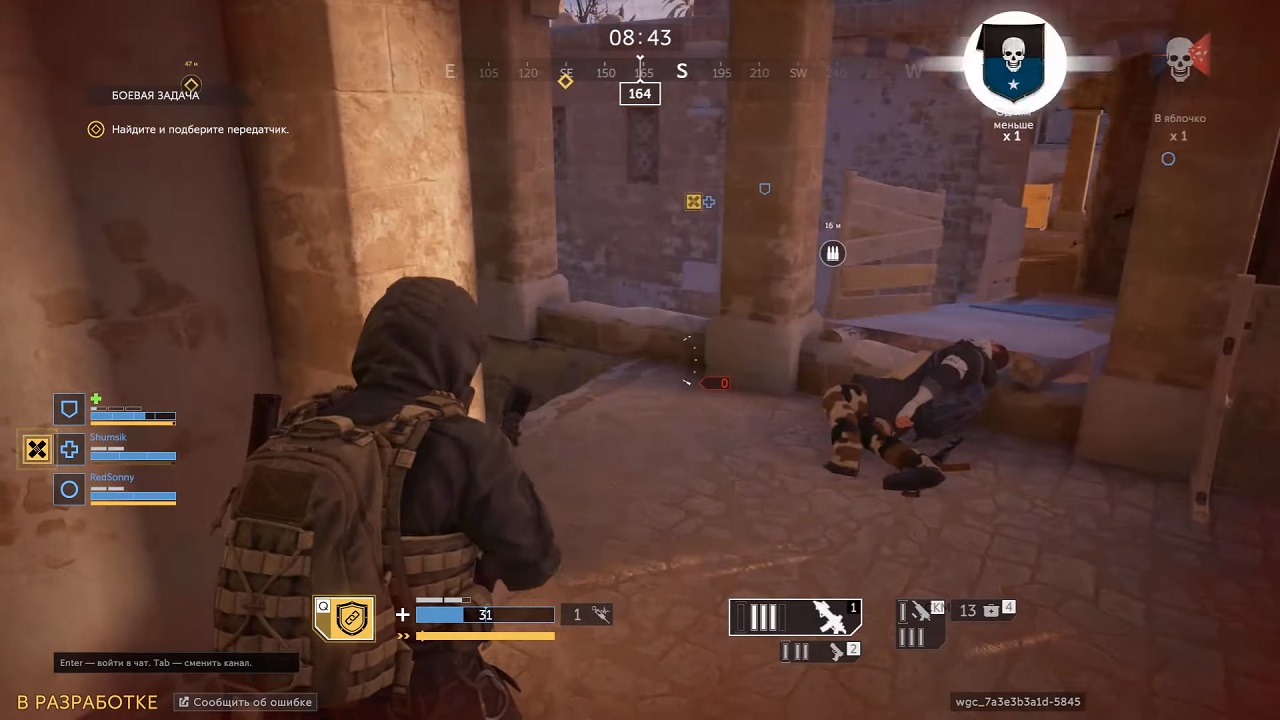The image size is (1280, 720).
Task: Select the primary weapon slot 1
Action: (x=795, y=617)
